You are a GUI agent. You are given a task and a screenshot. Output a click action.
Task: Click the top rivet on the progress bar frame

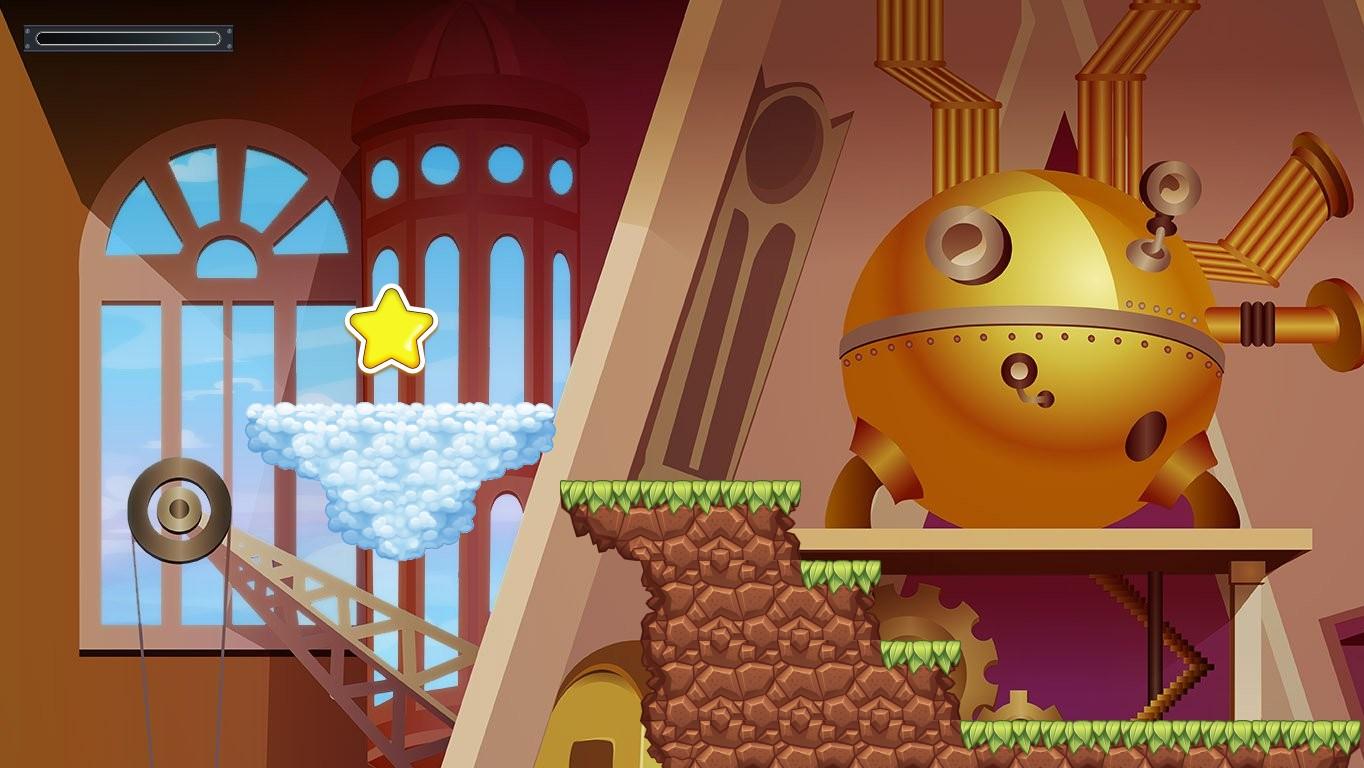(29, 29)
